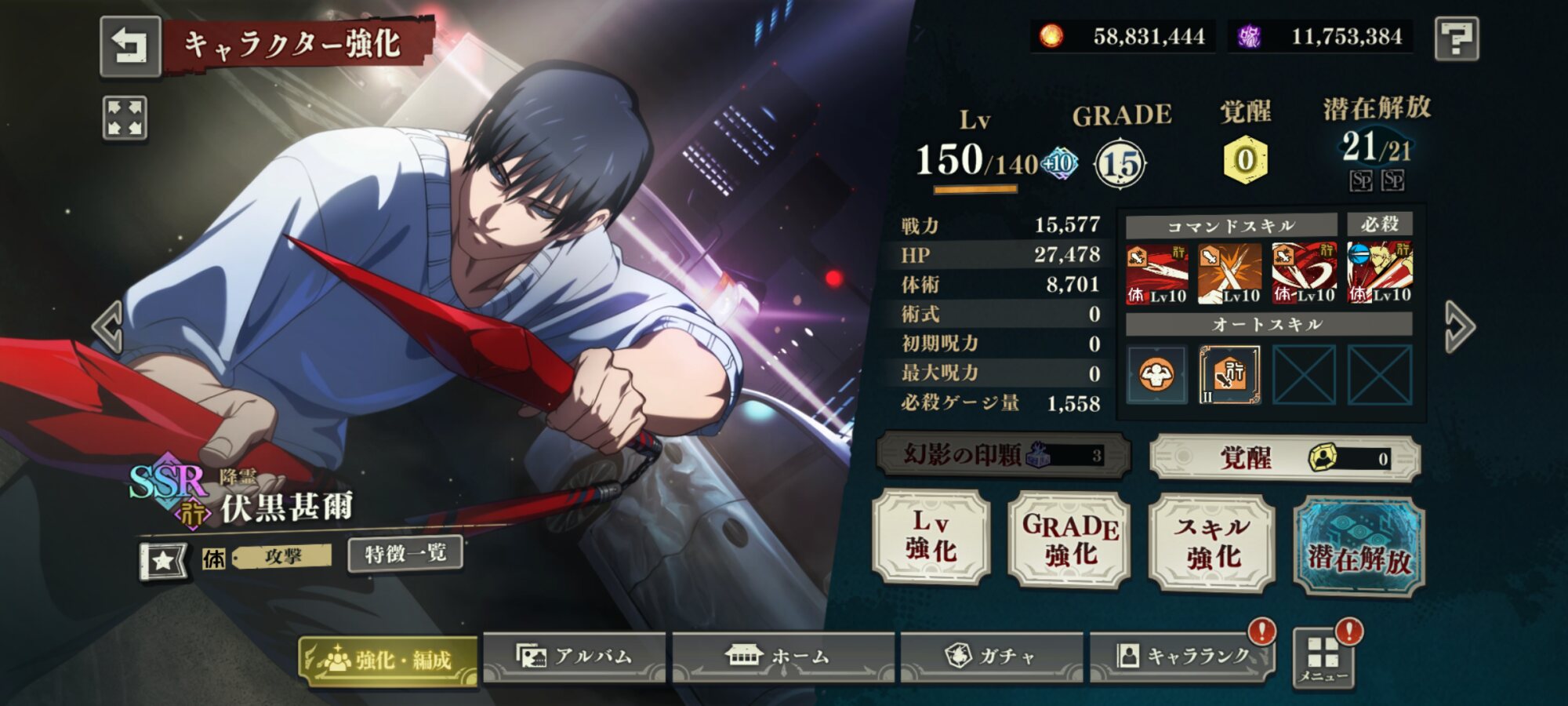Open the help question mark button
The height and width of the screenshot is (706, 1568).
pos(1456,38)
